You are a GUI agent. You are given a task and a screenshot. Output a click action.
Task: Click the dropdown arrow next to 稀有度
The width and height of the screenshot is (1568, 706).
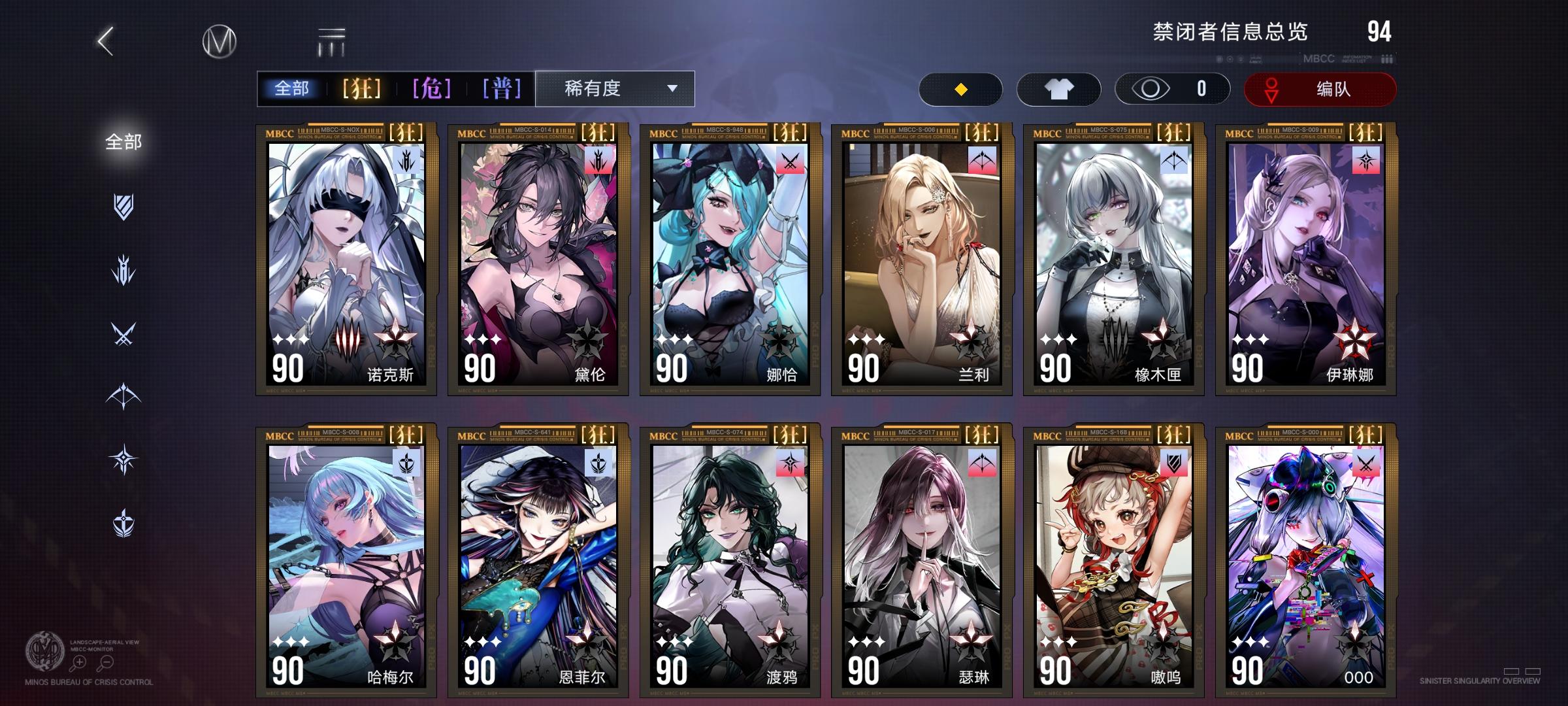[674, 89]
